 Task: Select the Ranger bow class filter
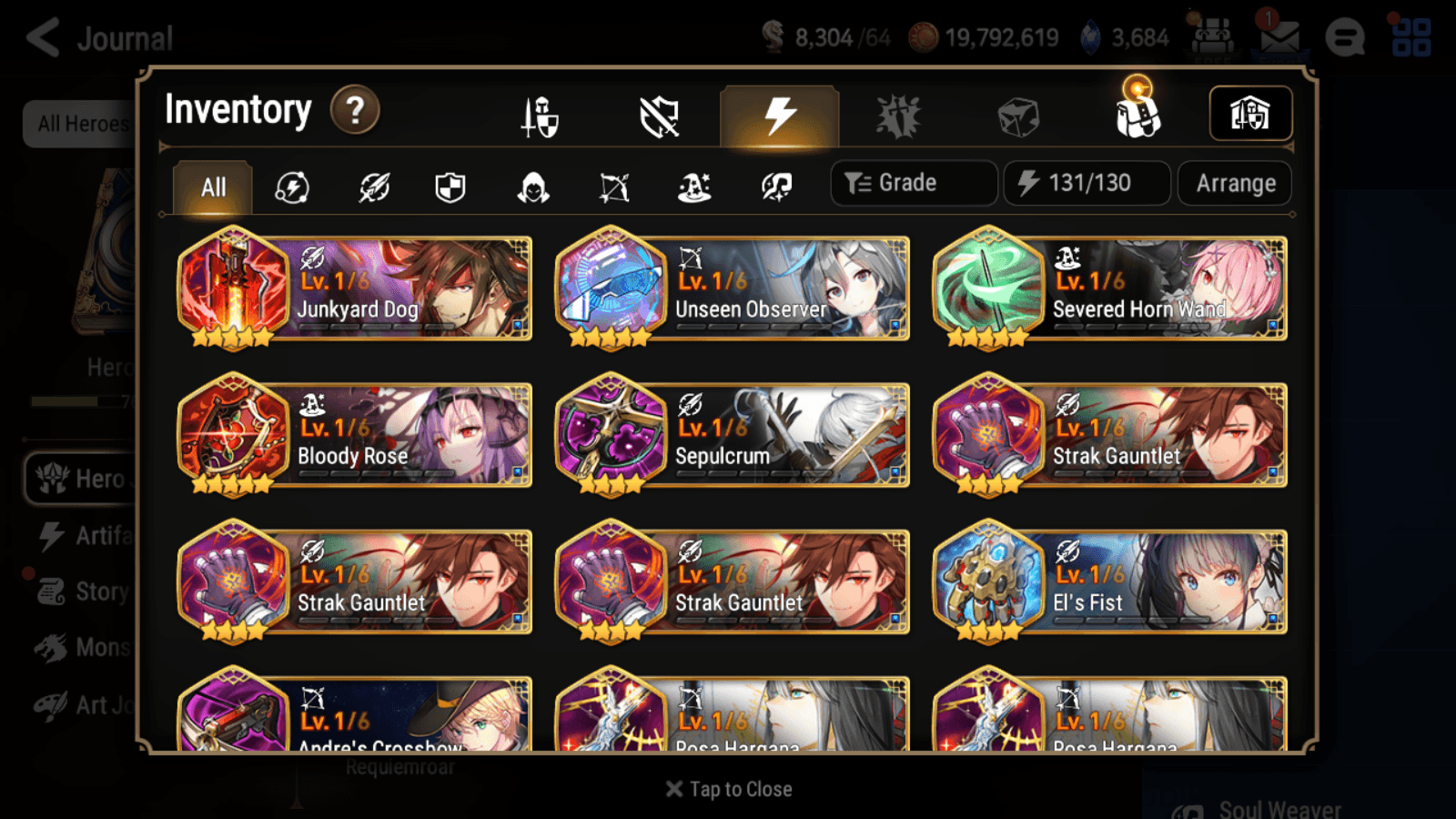click(613, 187)
